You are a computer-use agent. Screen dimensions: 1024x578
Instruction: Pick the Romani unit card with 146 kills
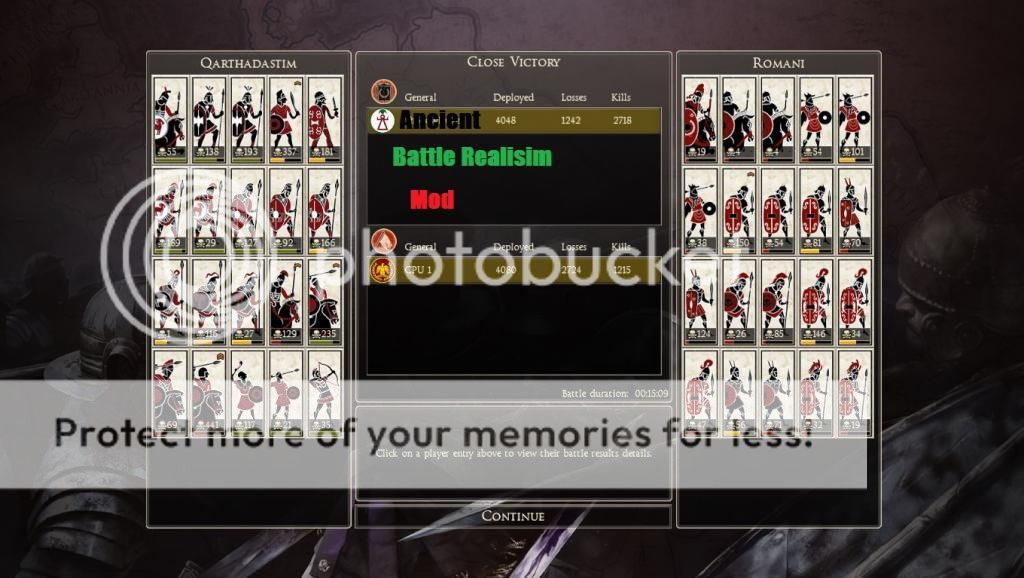pos(815,300)
